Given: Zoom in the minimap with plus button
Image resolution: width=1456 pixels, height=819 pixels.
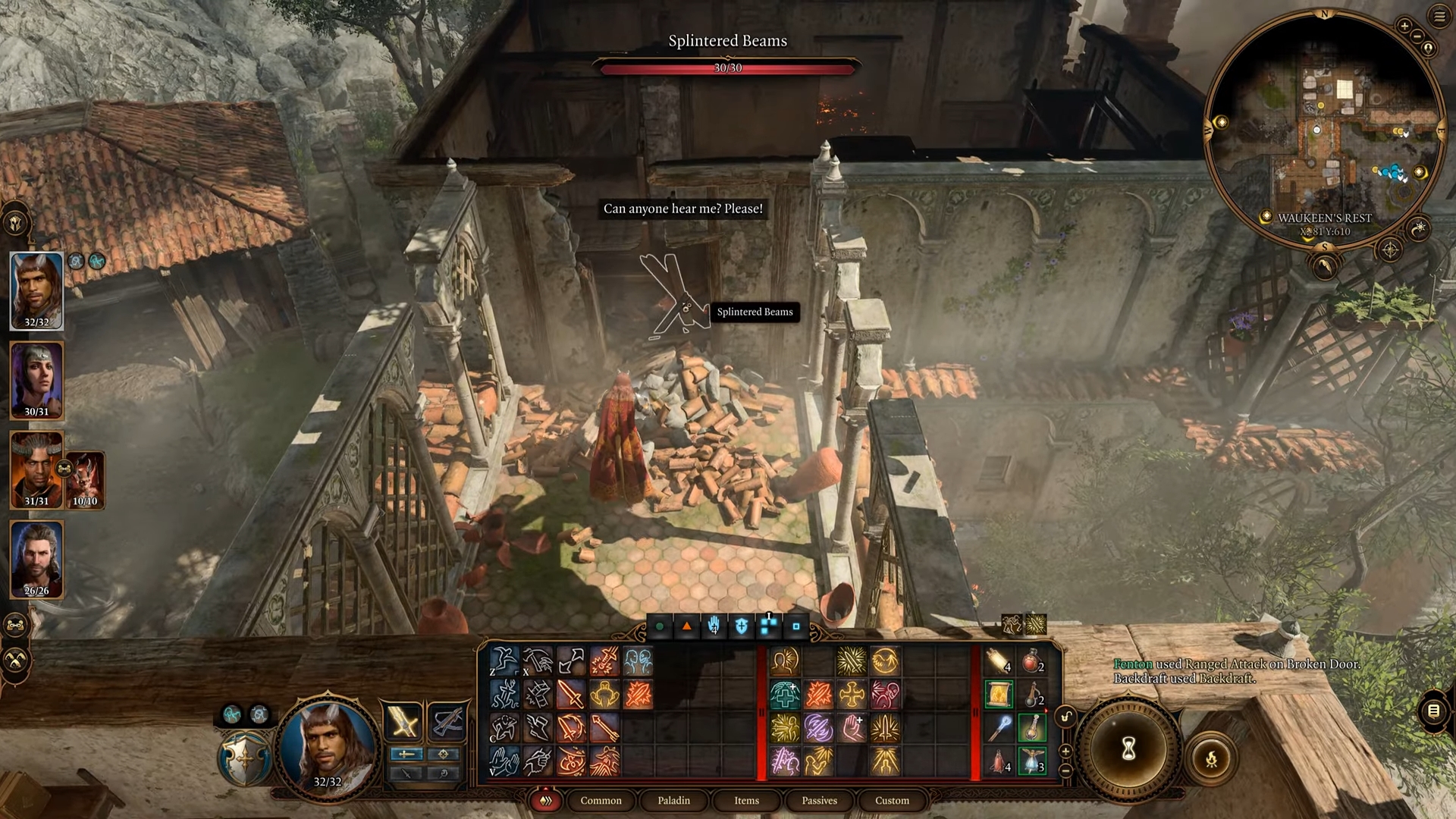Looking at the screenshot, I should click(x=1404, y=26).
